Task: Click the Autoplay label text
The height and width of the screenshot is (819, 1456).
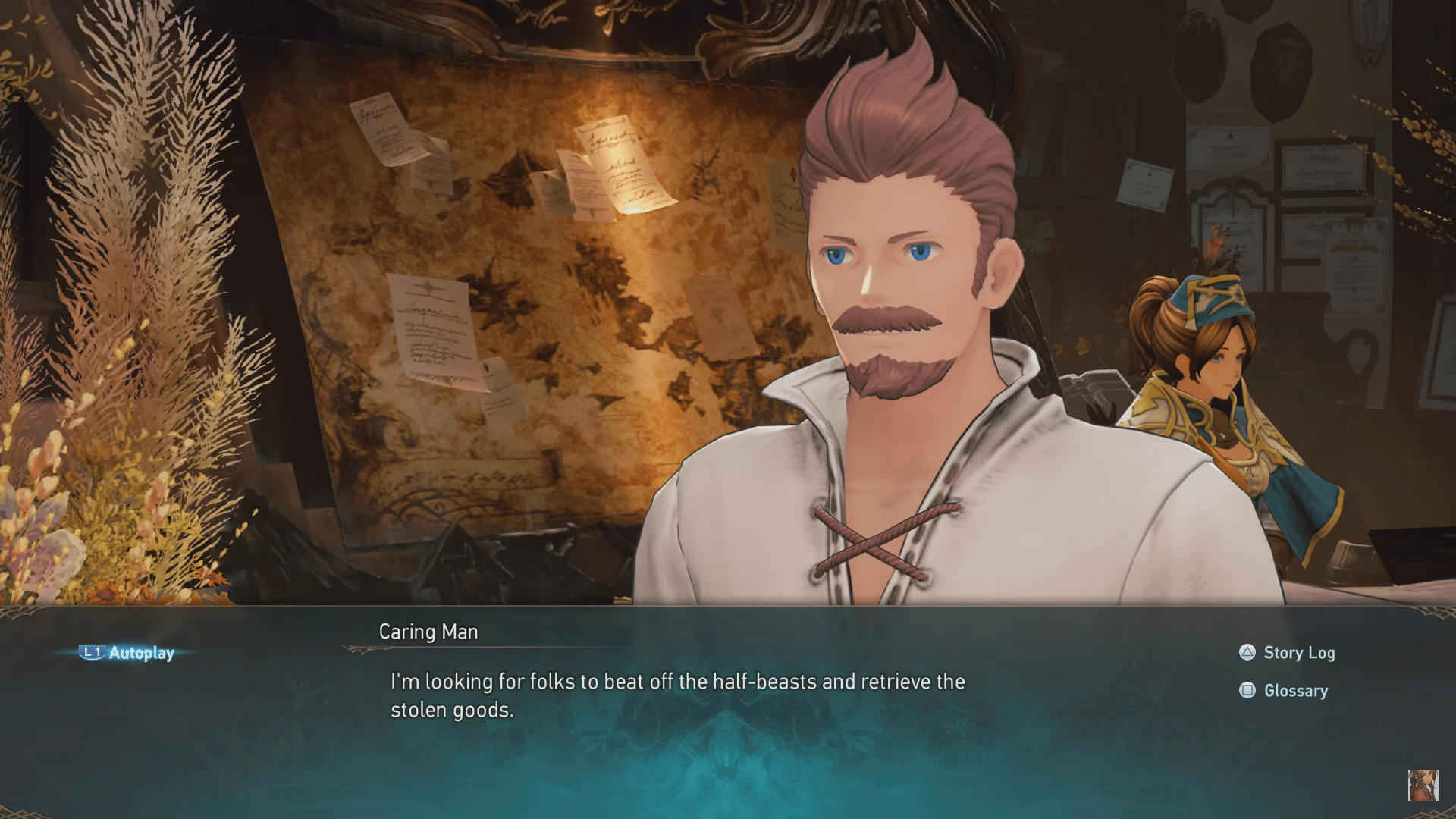Action: click(x=141, y=652)
